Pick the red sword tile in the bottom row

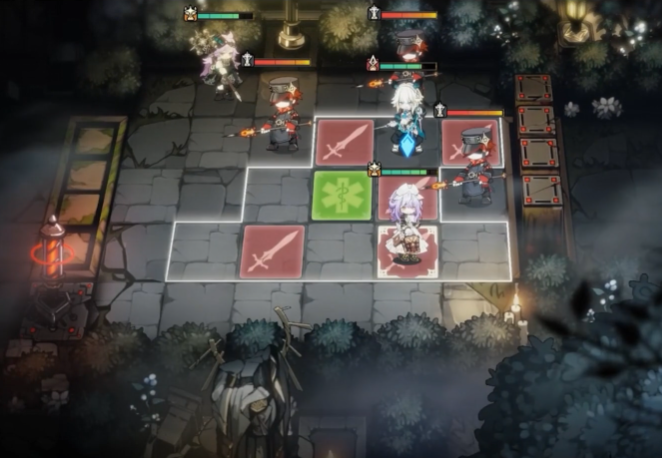[272, 251]
